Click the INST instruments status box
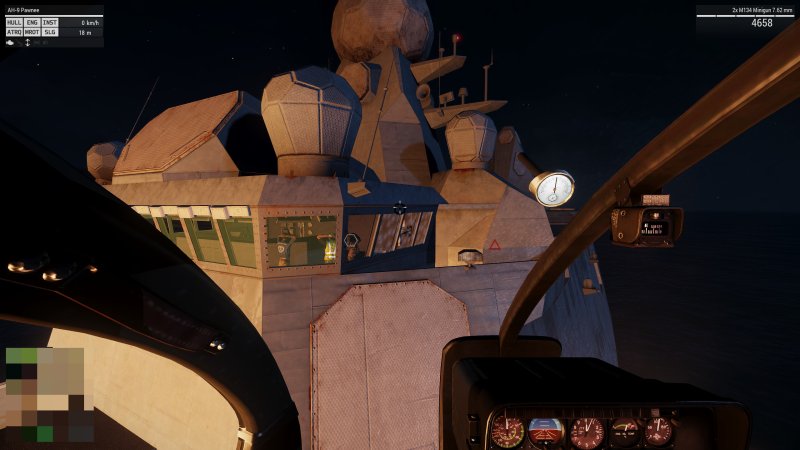Image resolution: width=800 pixels, height=450 pixels. tap(50, 22)
